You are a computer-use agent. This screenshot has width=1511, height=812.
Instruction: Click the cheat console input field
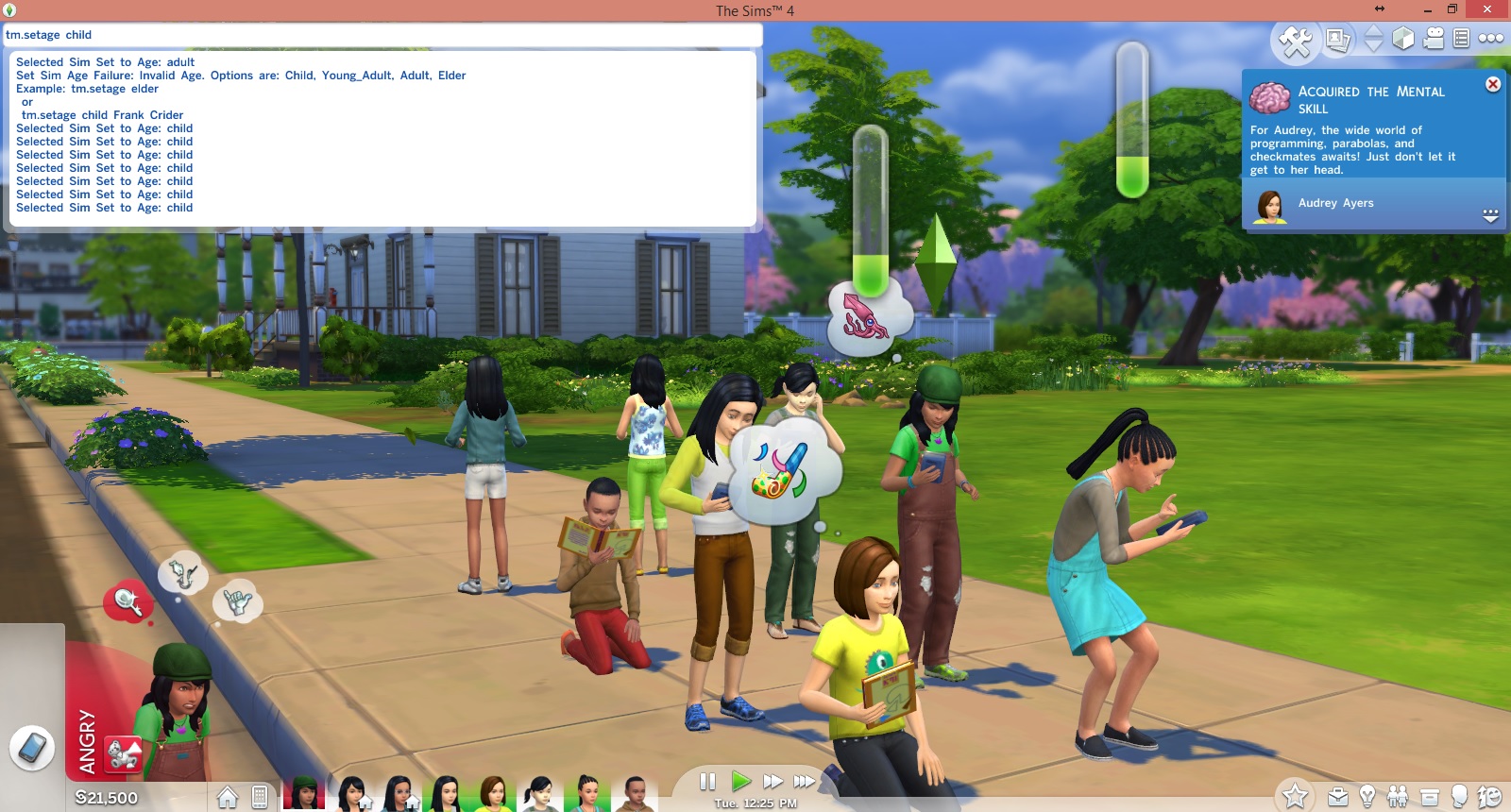[x=378, y=35]
